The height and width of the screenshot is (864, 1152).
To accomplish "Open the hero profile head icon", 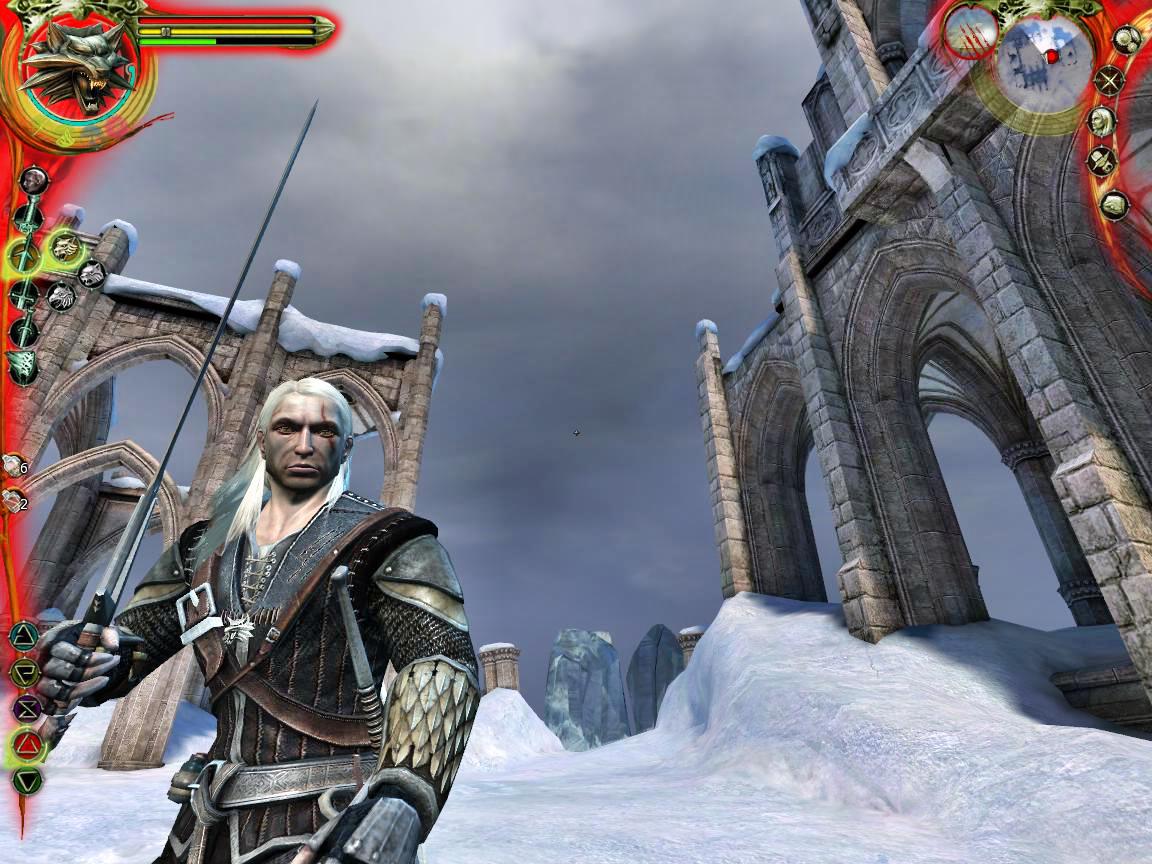I will (1101, 121).
